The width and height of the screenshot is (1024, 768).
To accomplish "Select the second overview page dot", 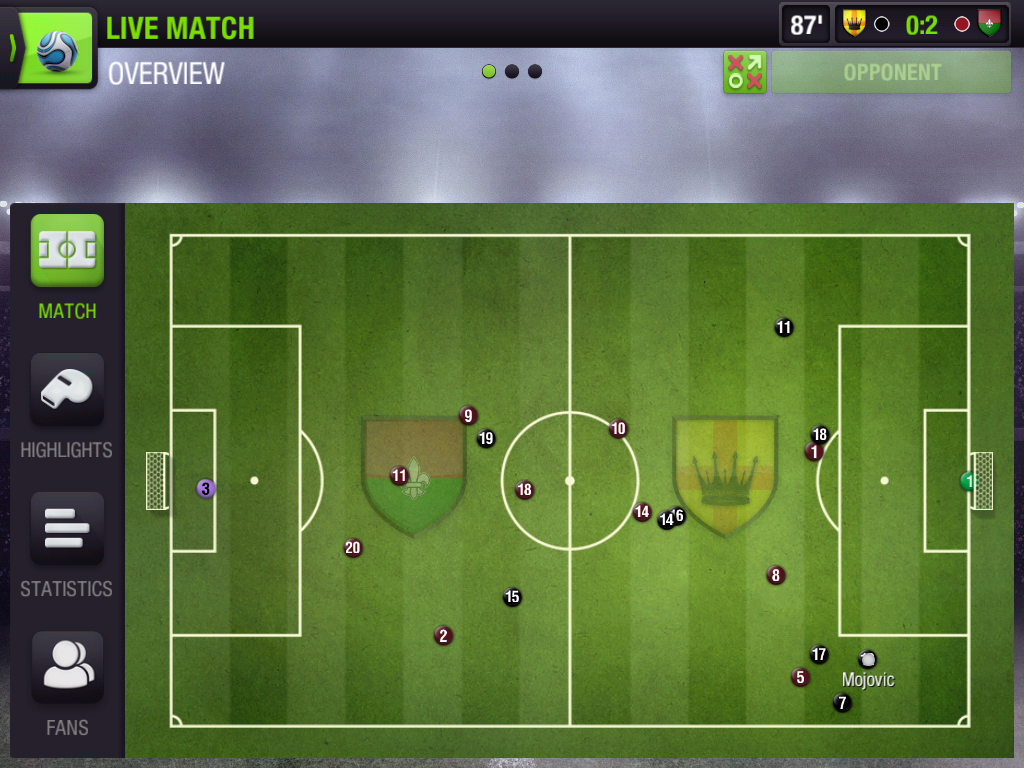I will [x=512, y=72].
